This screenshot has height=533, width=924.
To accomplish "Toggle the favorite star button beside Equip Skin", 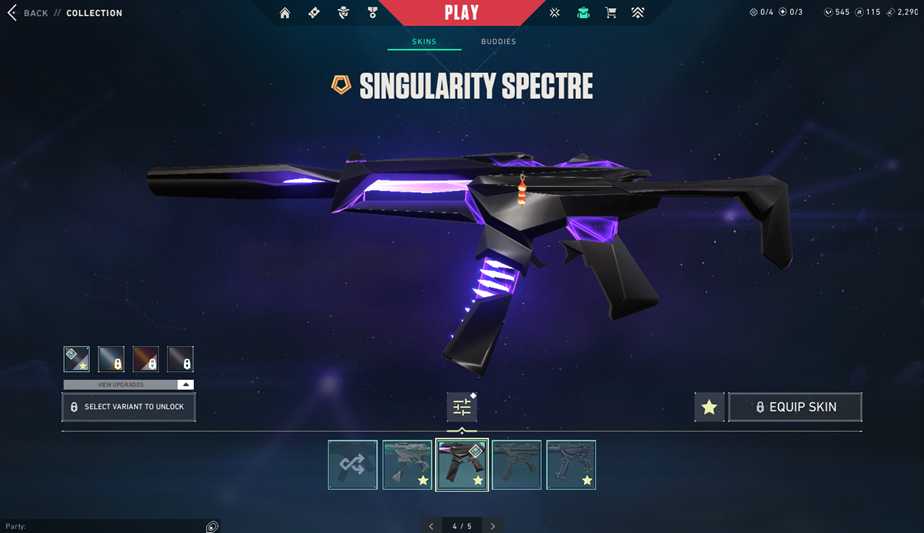I will pyautogui.click(x=709, y=407).
